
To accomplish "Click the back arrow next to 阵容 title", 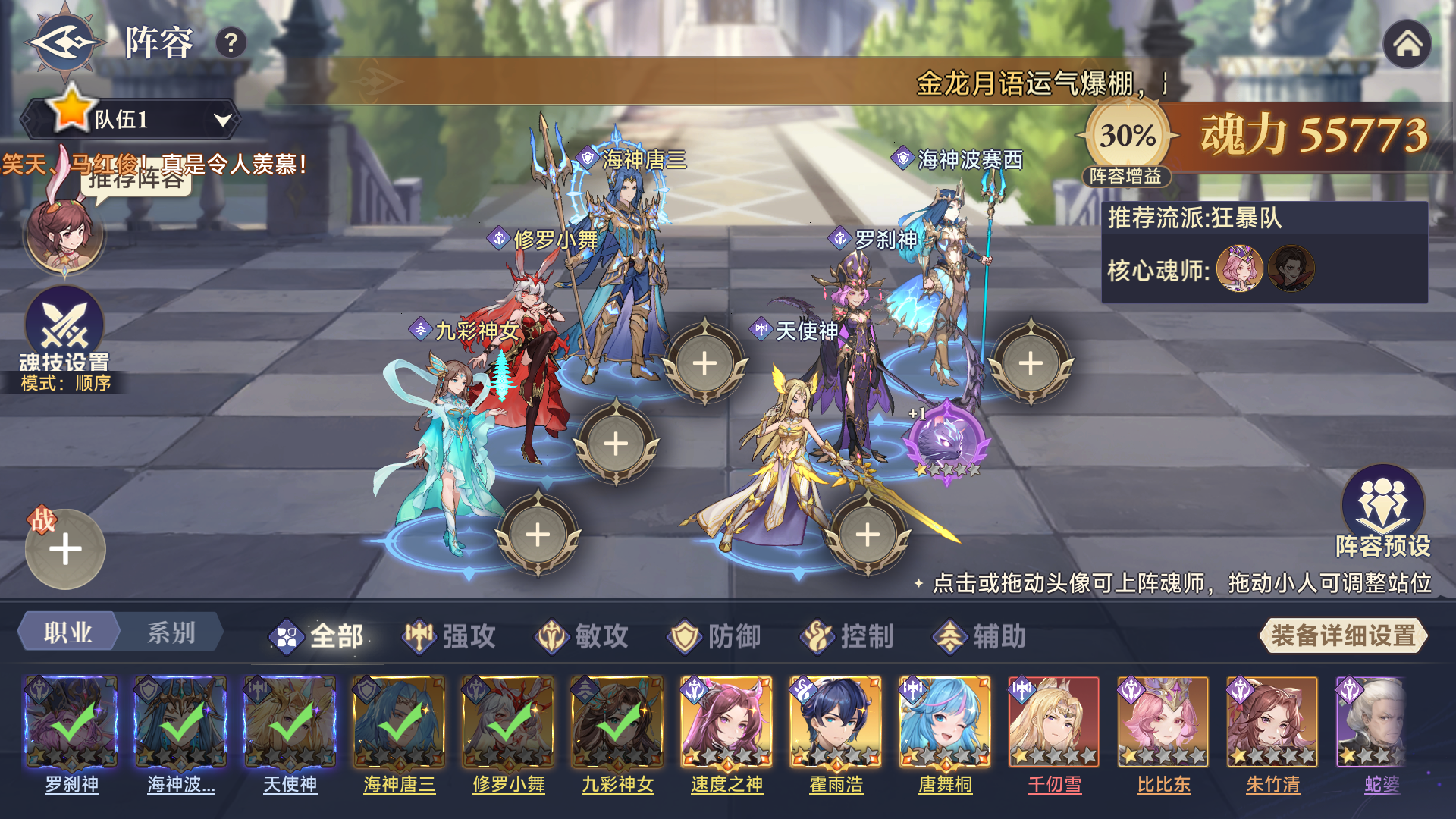I will 64,44.
